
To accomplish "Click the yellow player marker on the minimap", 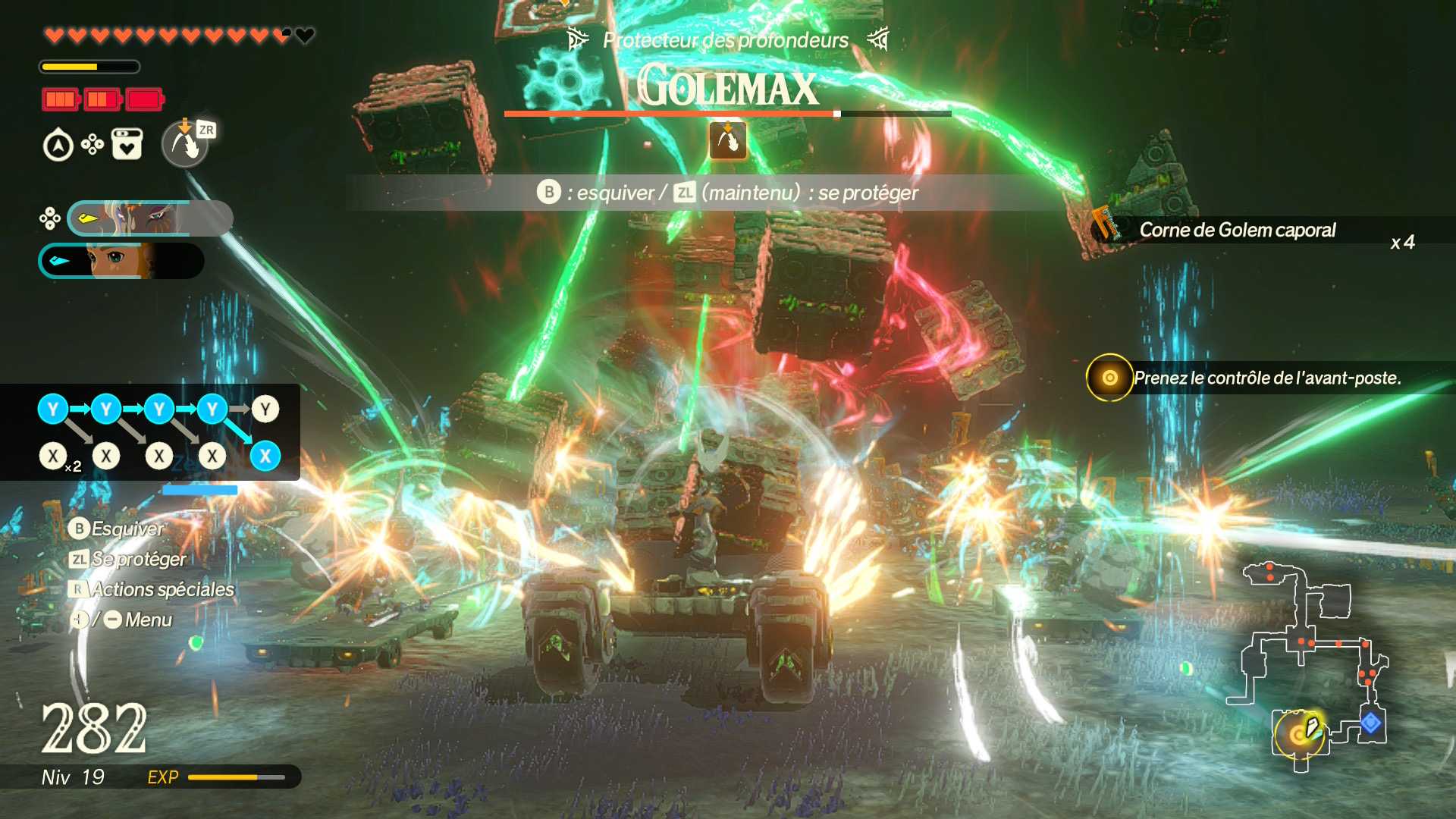I will click(1301, 733).
